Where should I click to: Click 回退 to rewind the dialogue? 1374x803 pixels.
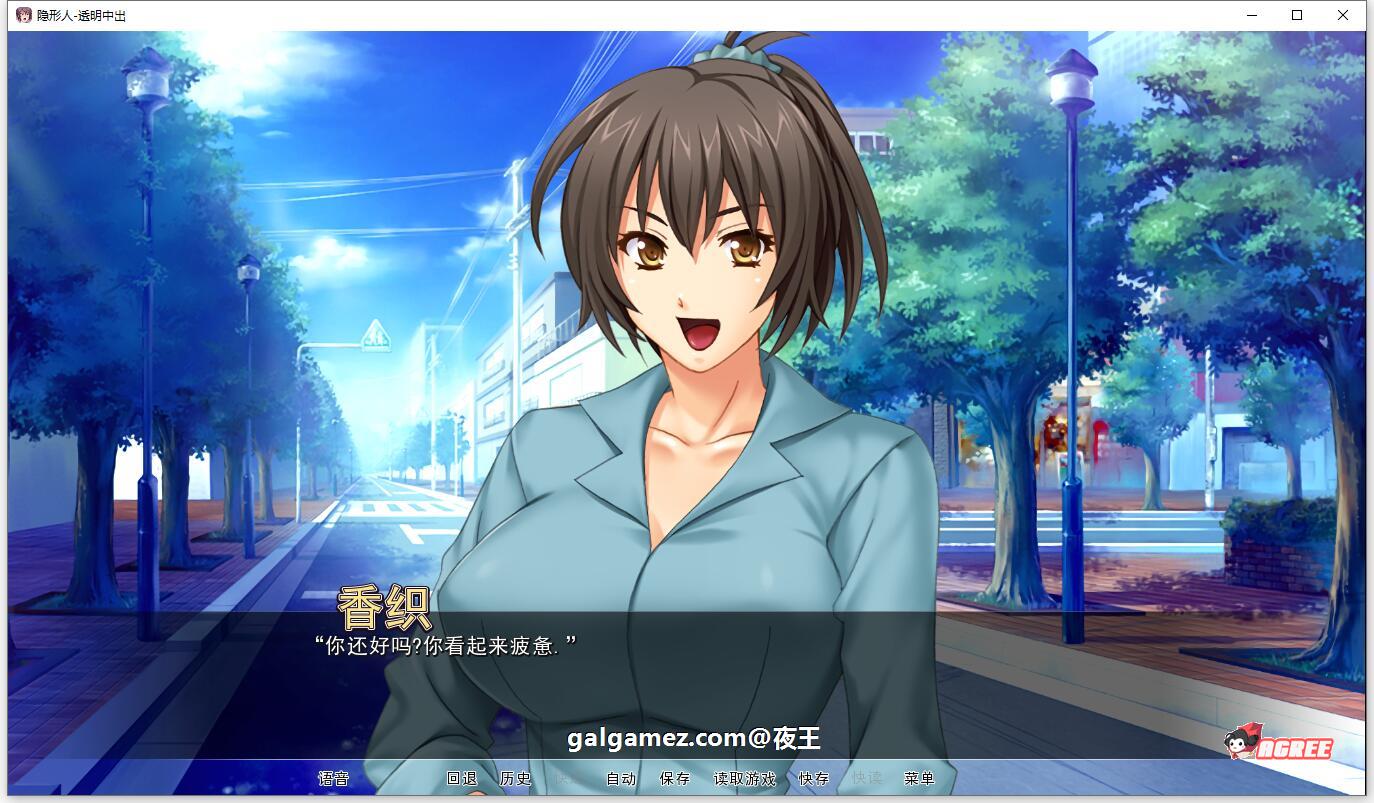tap(462, 777)
